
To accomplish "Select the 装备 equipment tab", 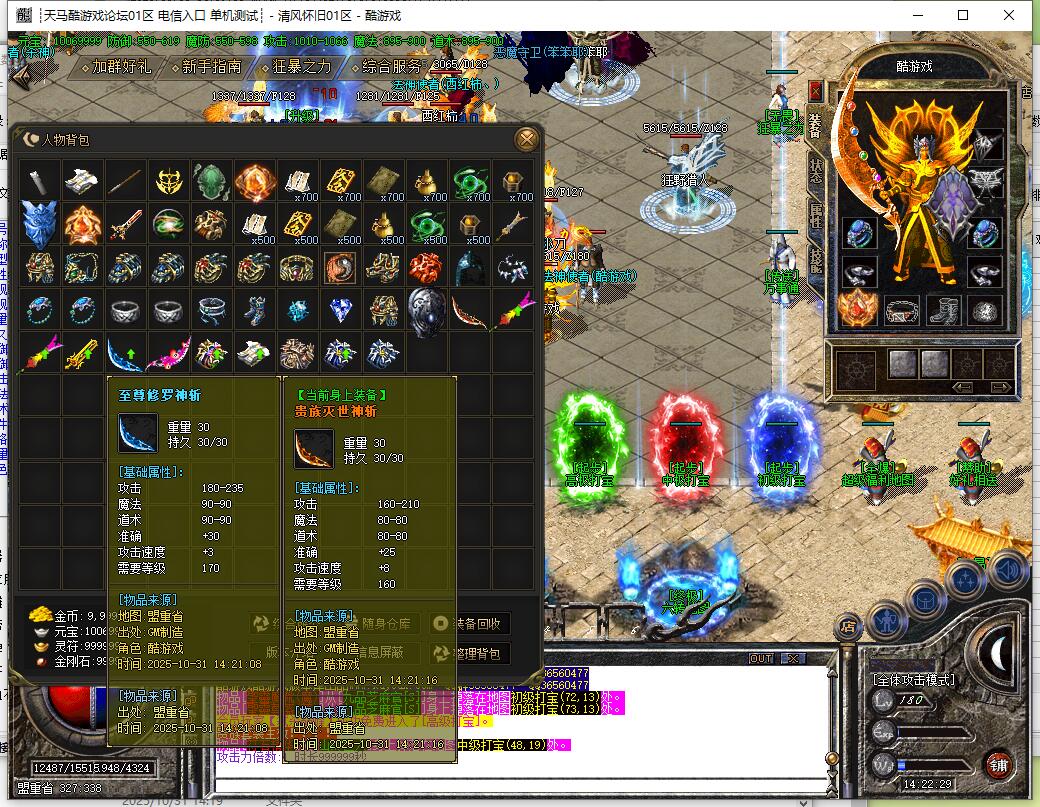I will (x=815, y=124).
